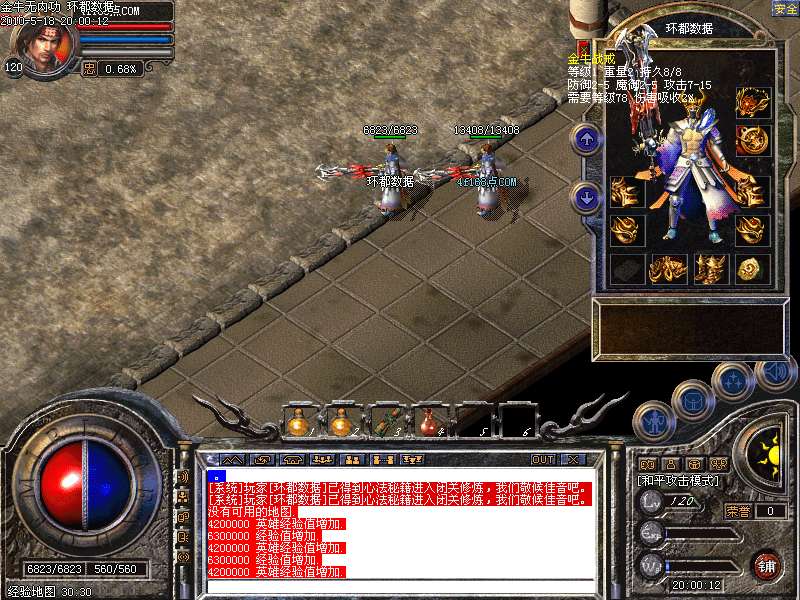
Task: Select the green scroll in belt slot 3
Action: click(384, 423)
